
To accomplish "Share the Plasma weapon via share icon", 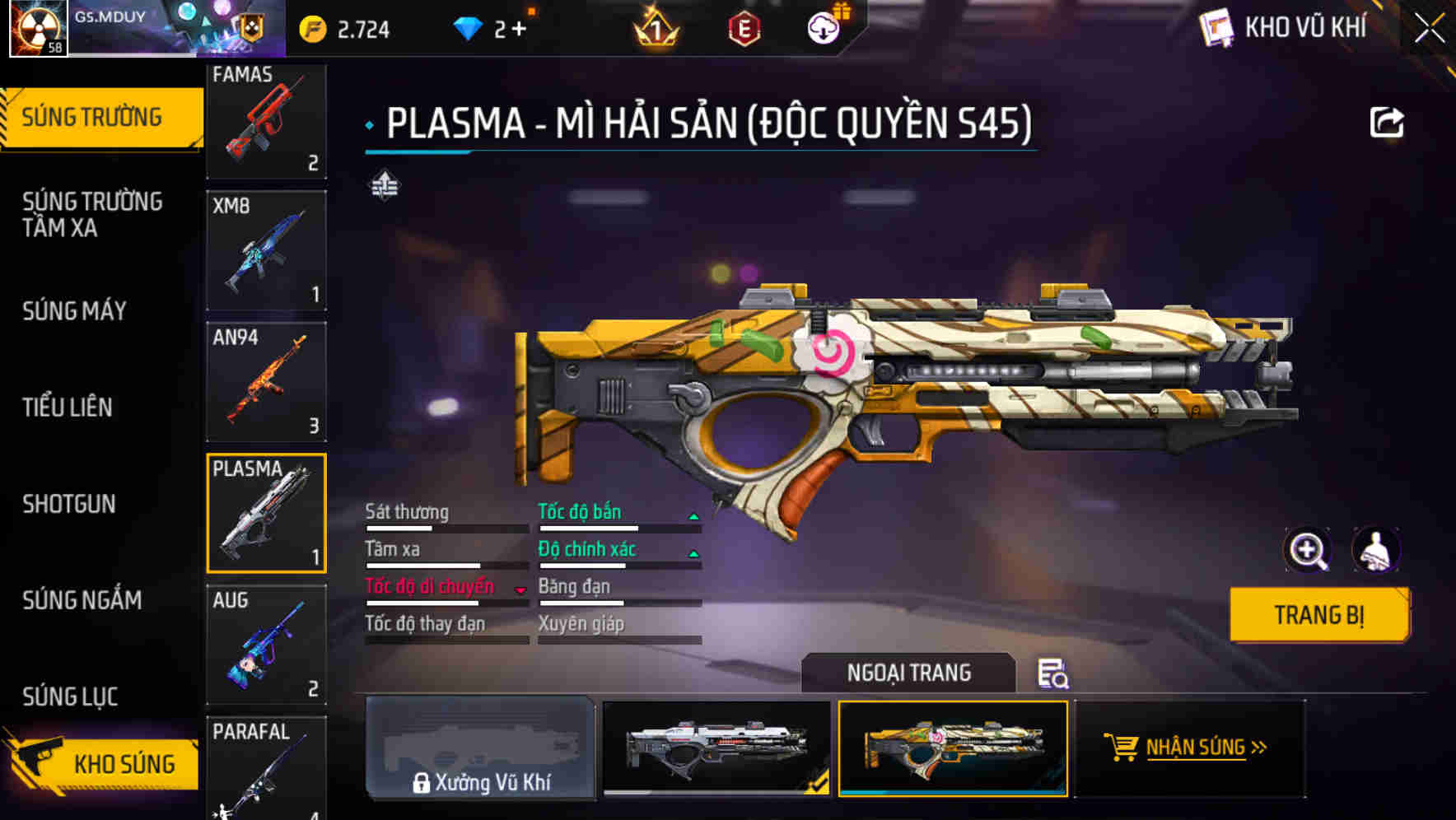I will pyautogui.click(x=1388, y=121).
